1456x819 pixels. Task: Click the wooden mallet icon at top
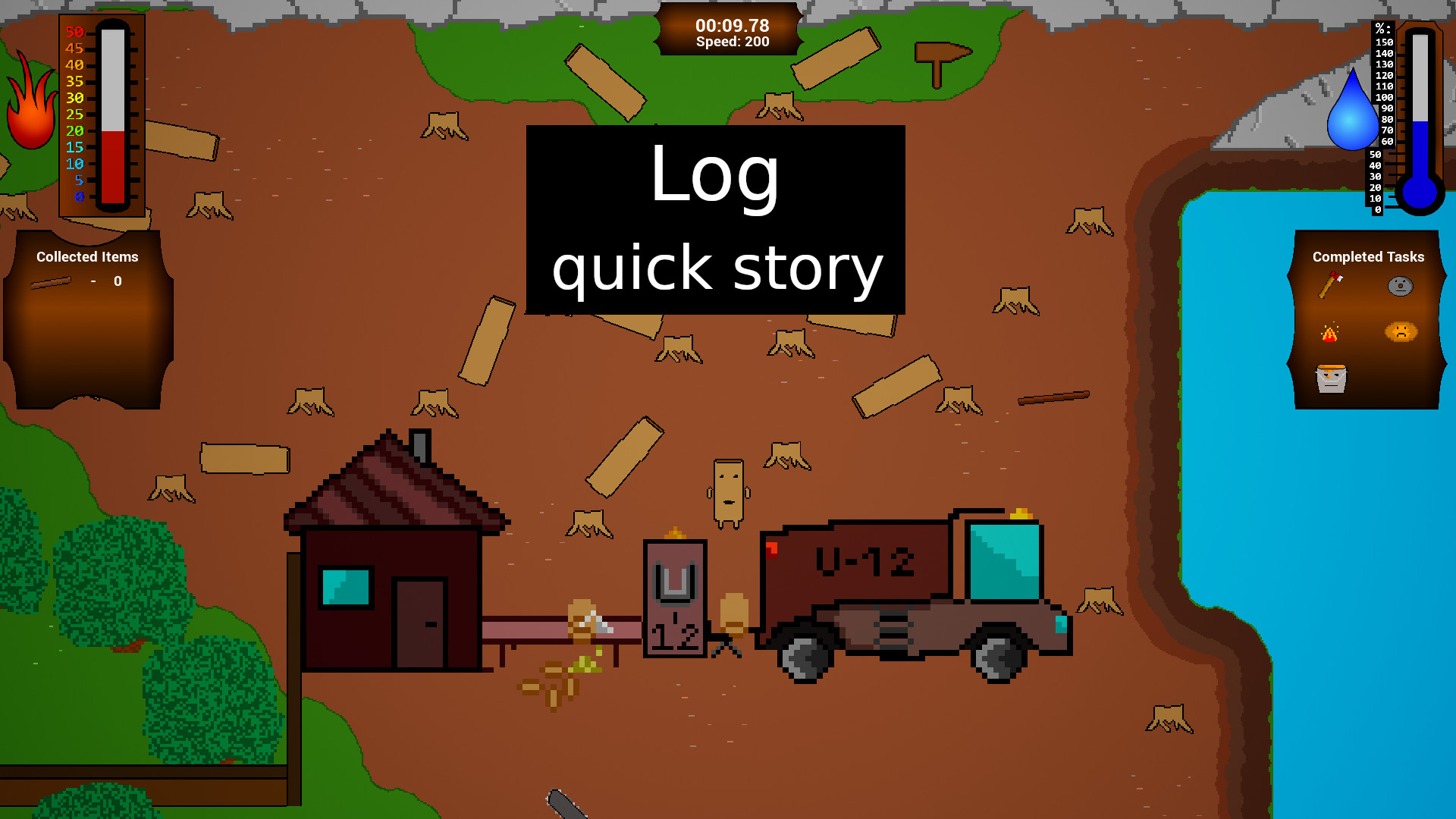[x=939, y=57]
